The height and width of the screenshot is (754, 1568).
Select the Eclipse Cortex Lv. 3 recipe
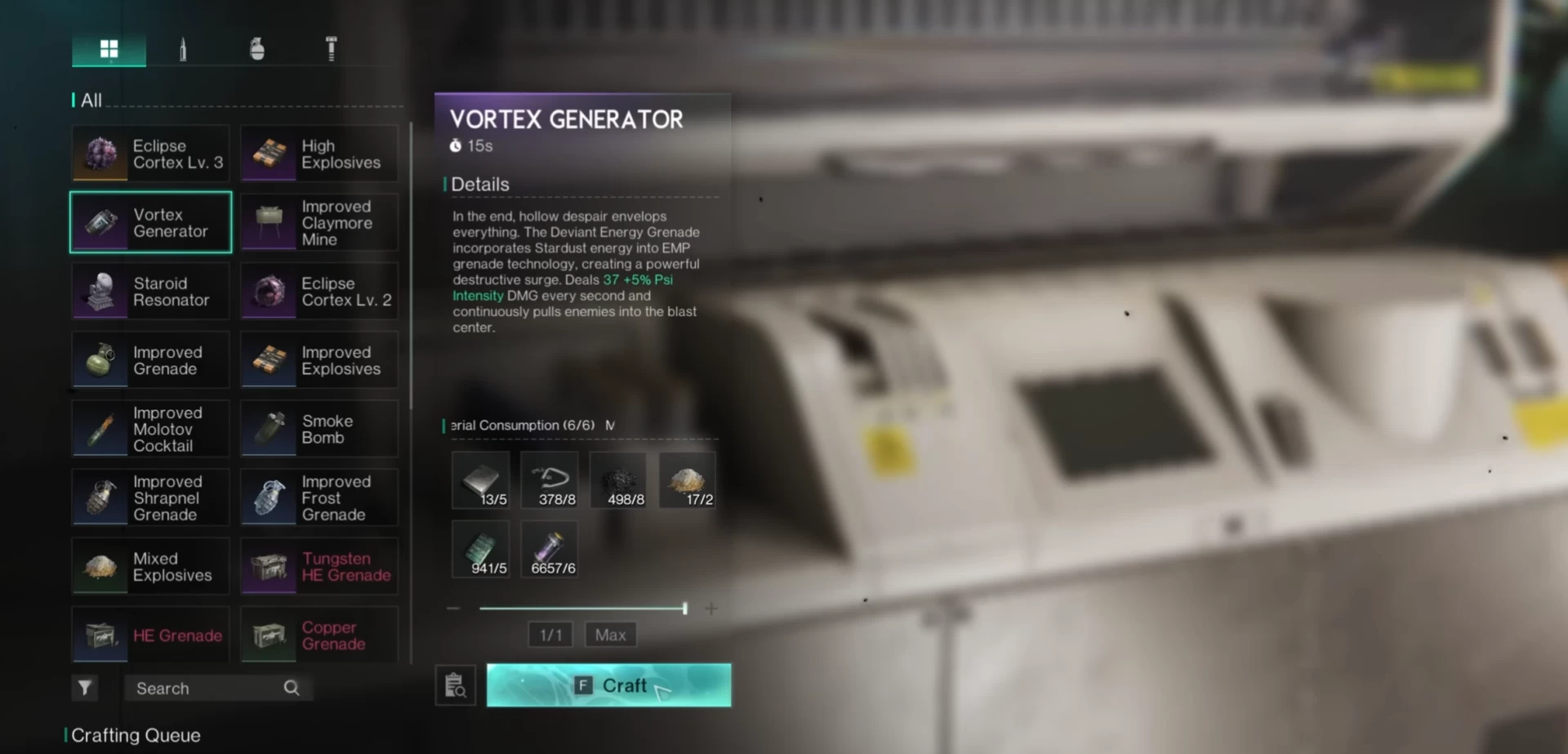click(151, 154)
